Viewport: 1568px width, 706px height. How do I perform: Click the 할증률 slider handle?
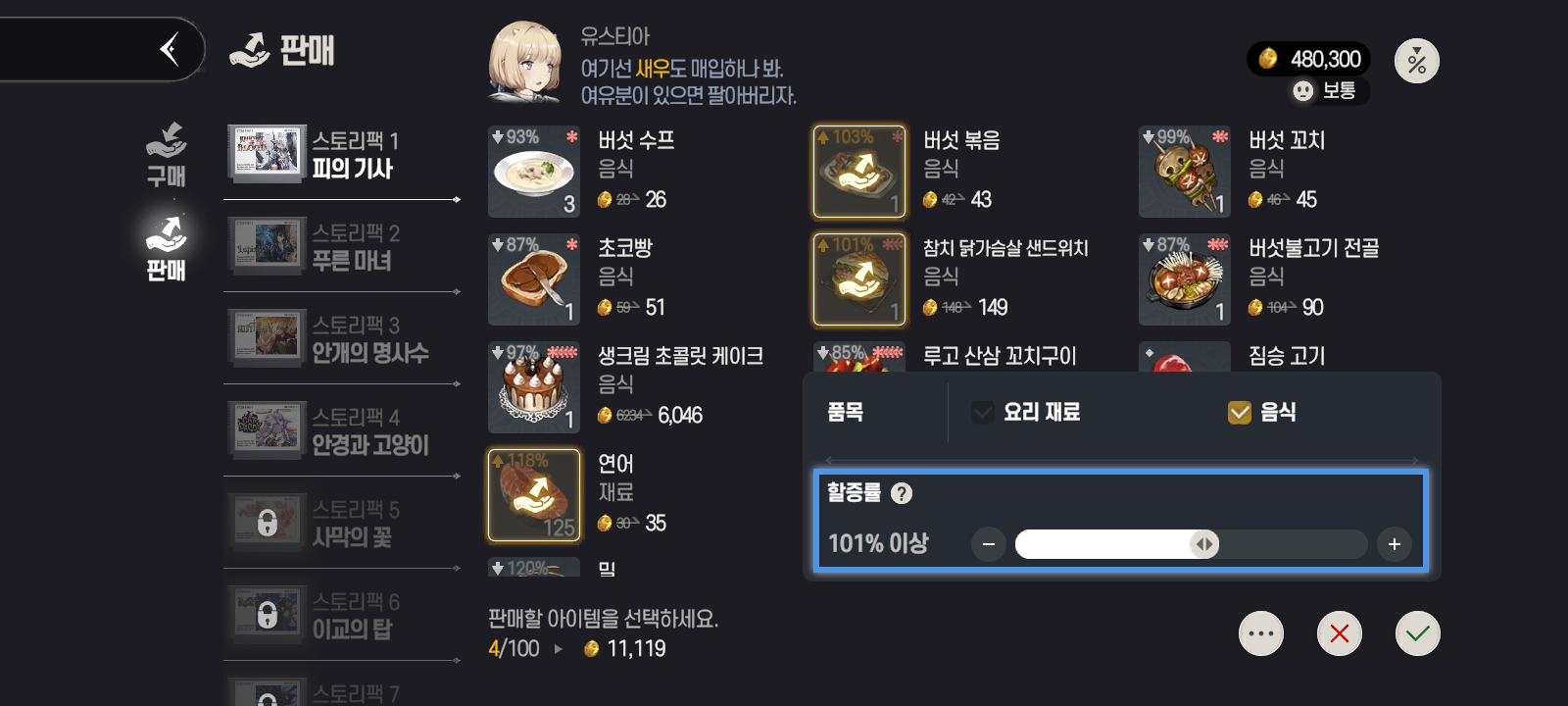[1206, 544]
